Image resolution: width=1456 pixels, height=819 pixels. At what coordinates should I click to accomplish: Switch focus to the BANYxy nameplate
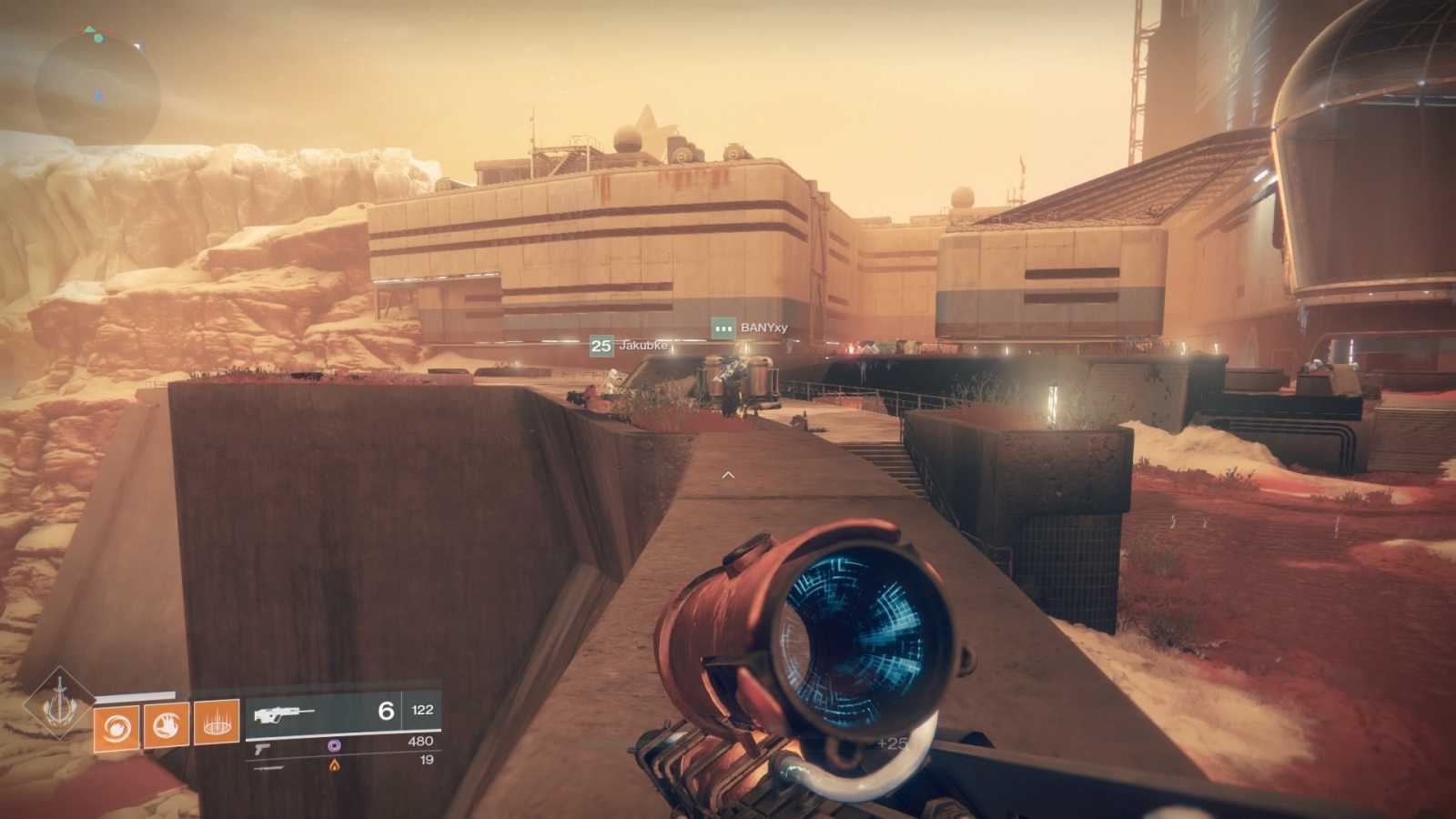click(763, 328)
